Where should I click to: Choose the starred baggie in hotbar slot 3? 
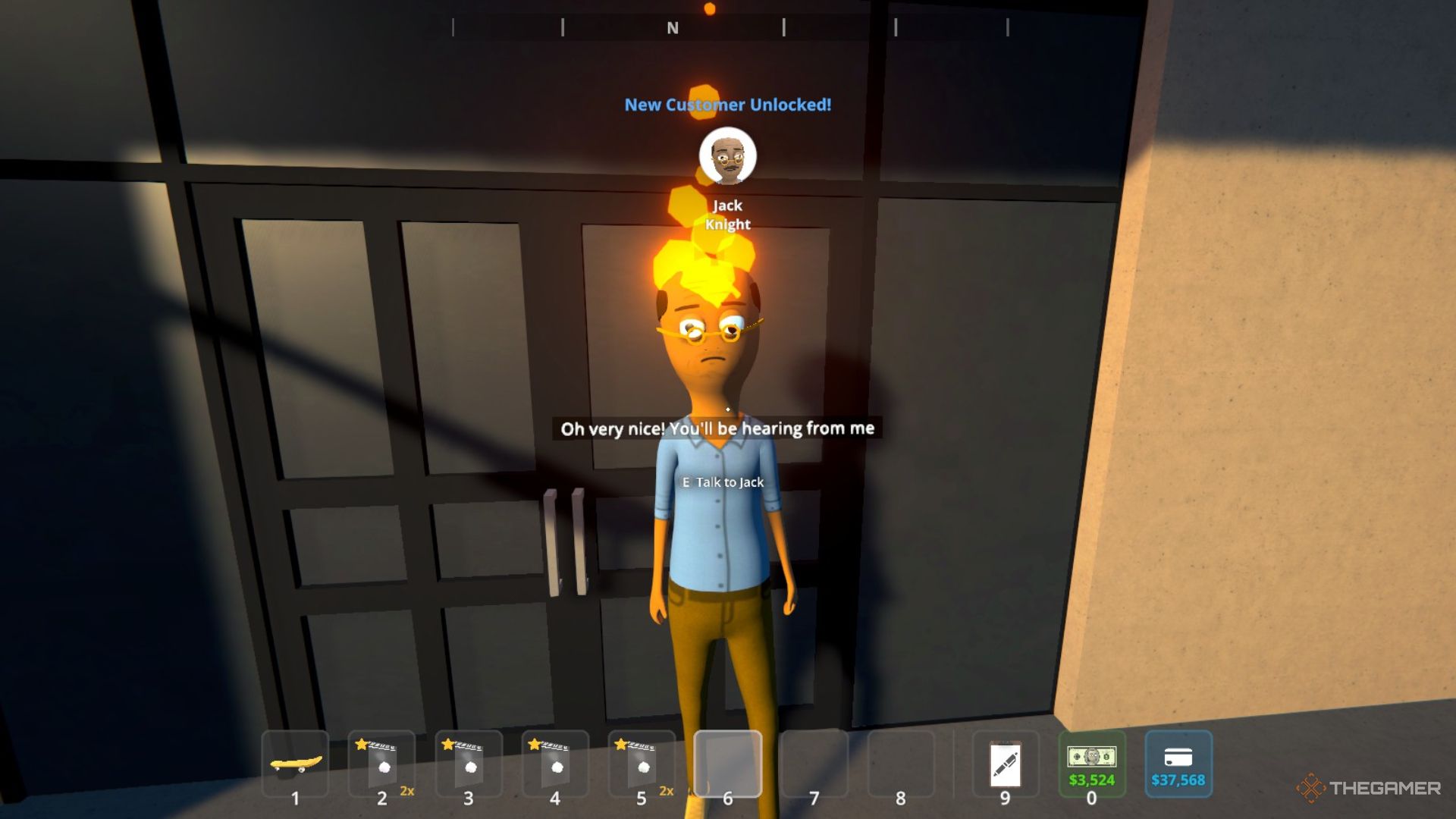[469, 764]
